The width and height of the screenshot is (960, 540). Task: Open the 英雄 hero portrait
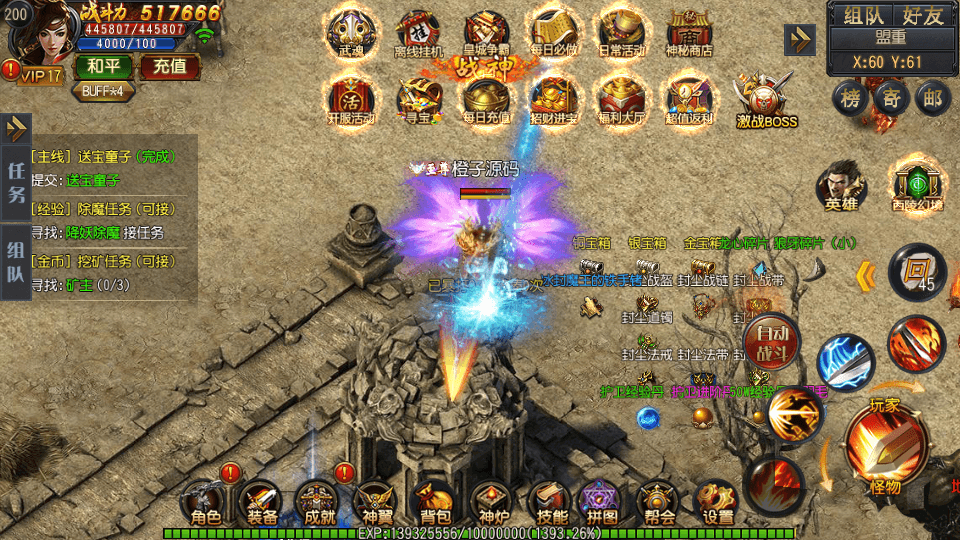coord(841,187)
